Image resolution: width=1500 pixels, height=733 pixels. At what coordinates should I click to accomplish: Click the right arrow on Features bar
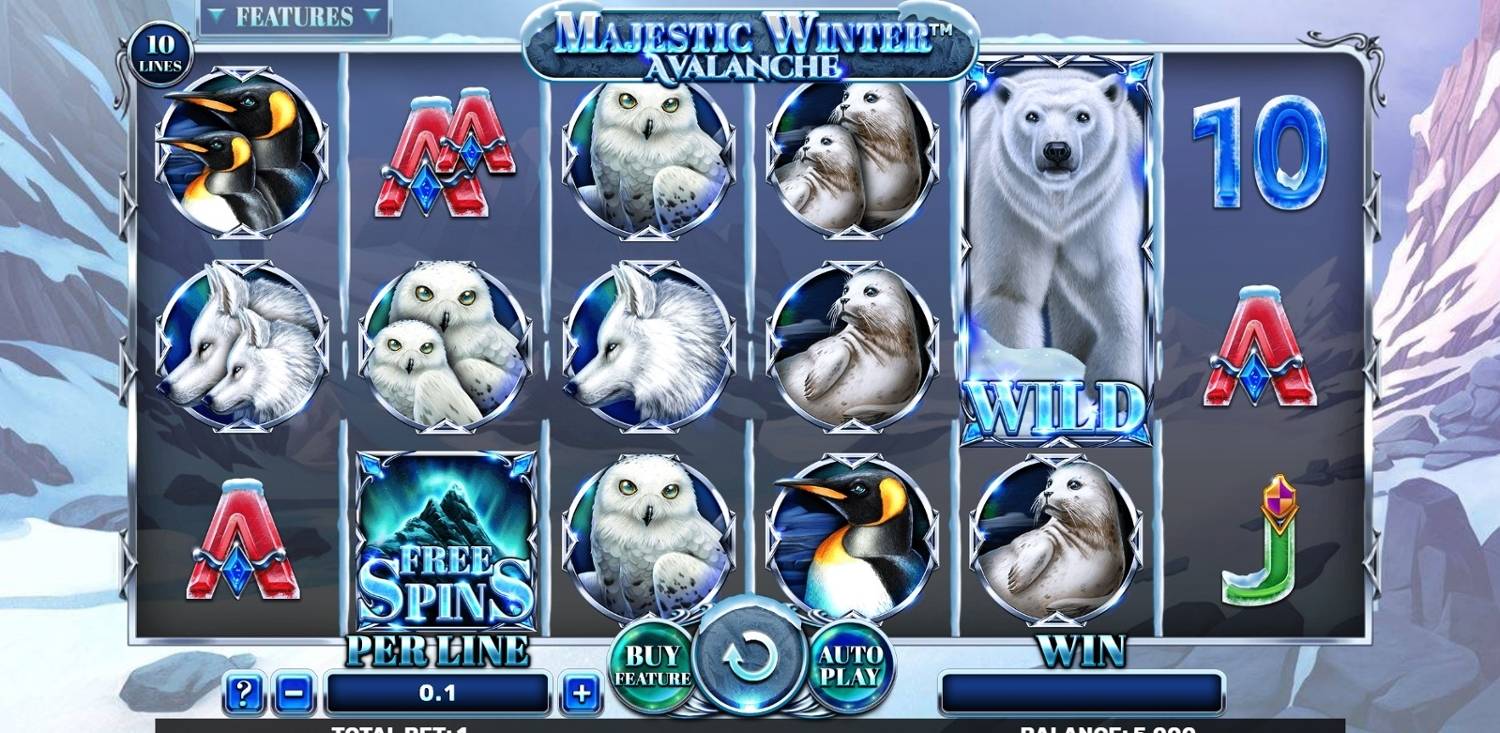tap(372, 16)
